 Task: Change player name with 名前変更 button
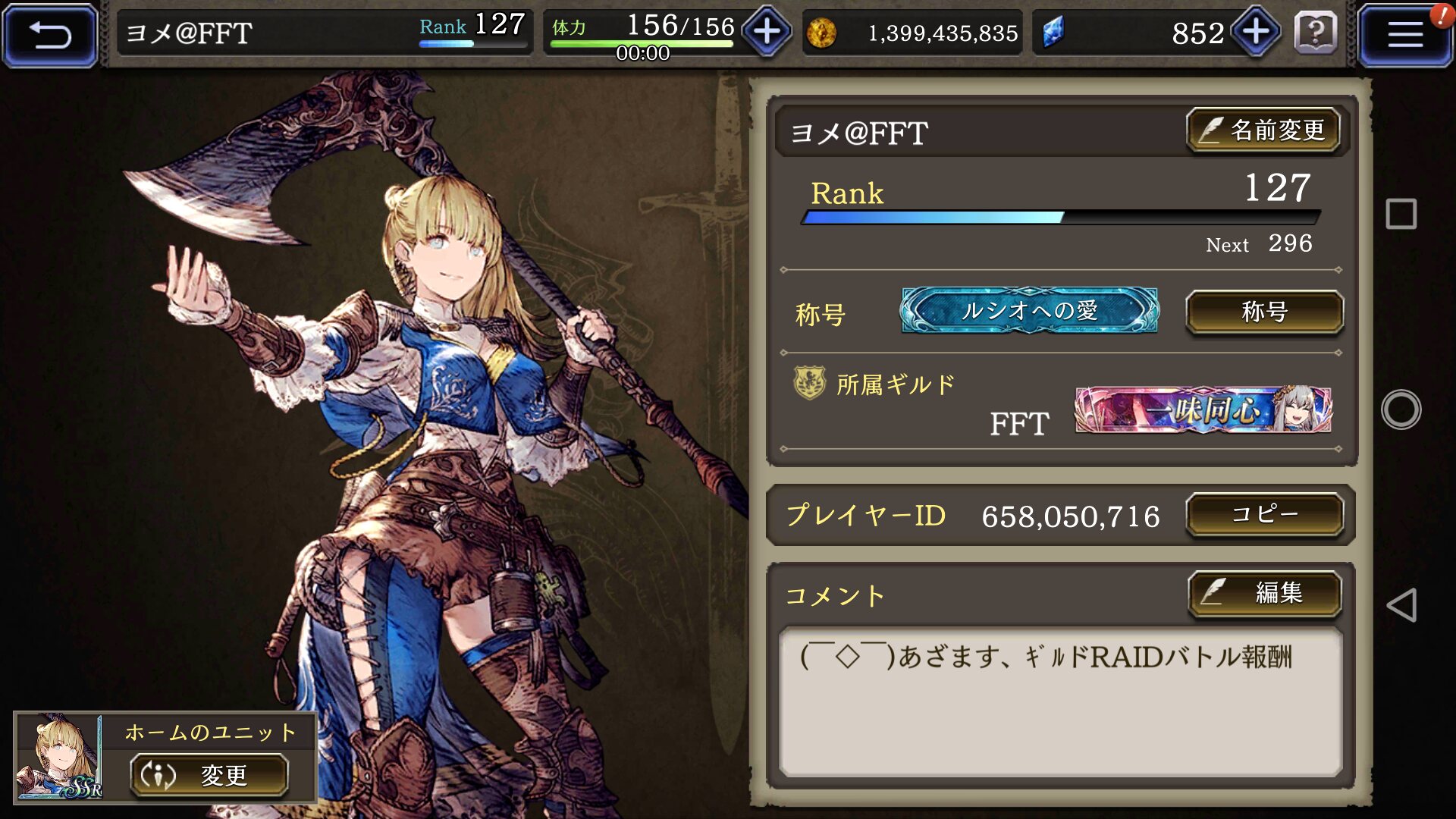[1263, 130]
